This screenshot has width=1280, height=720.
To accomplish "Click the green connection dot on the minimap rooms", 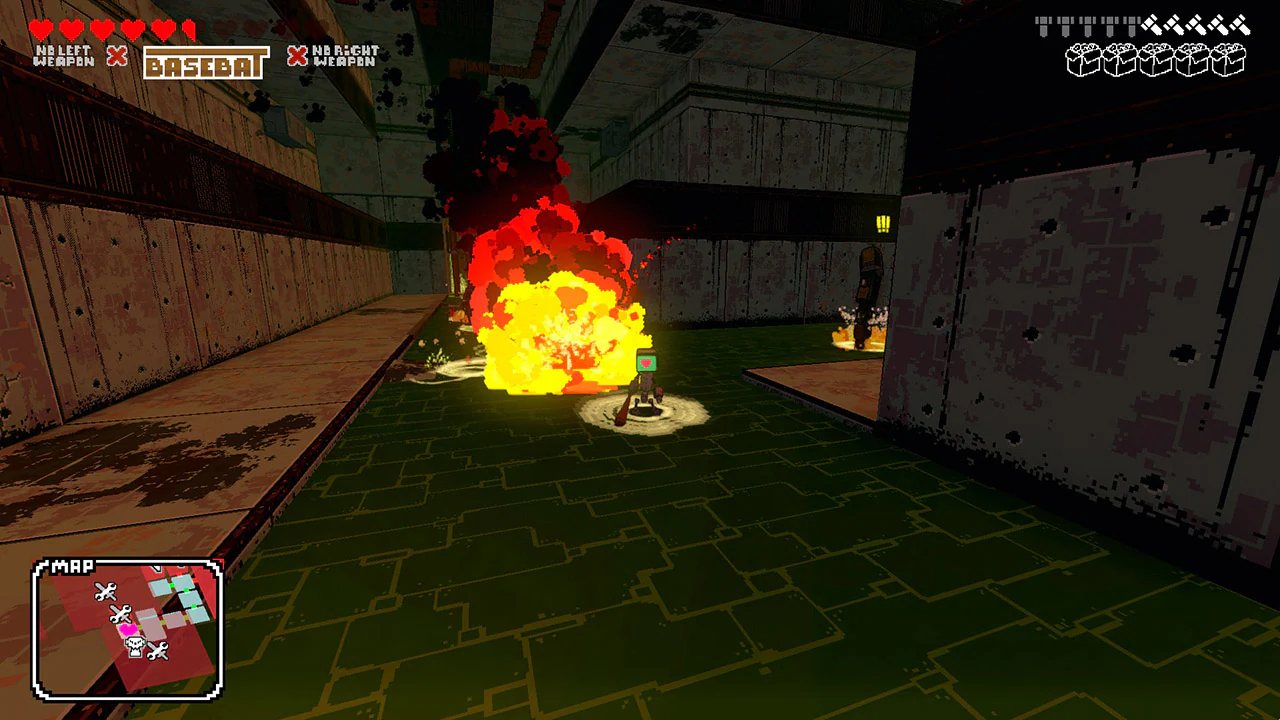I will [x=170, y=585].
